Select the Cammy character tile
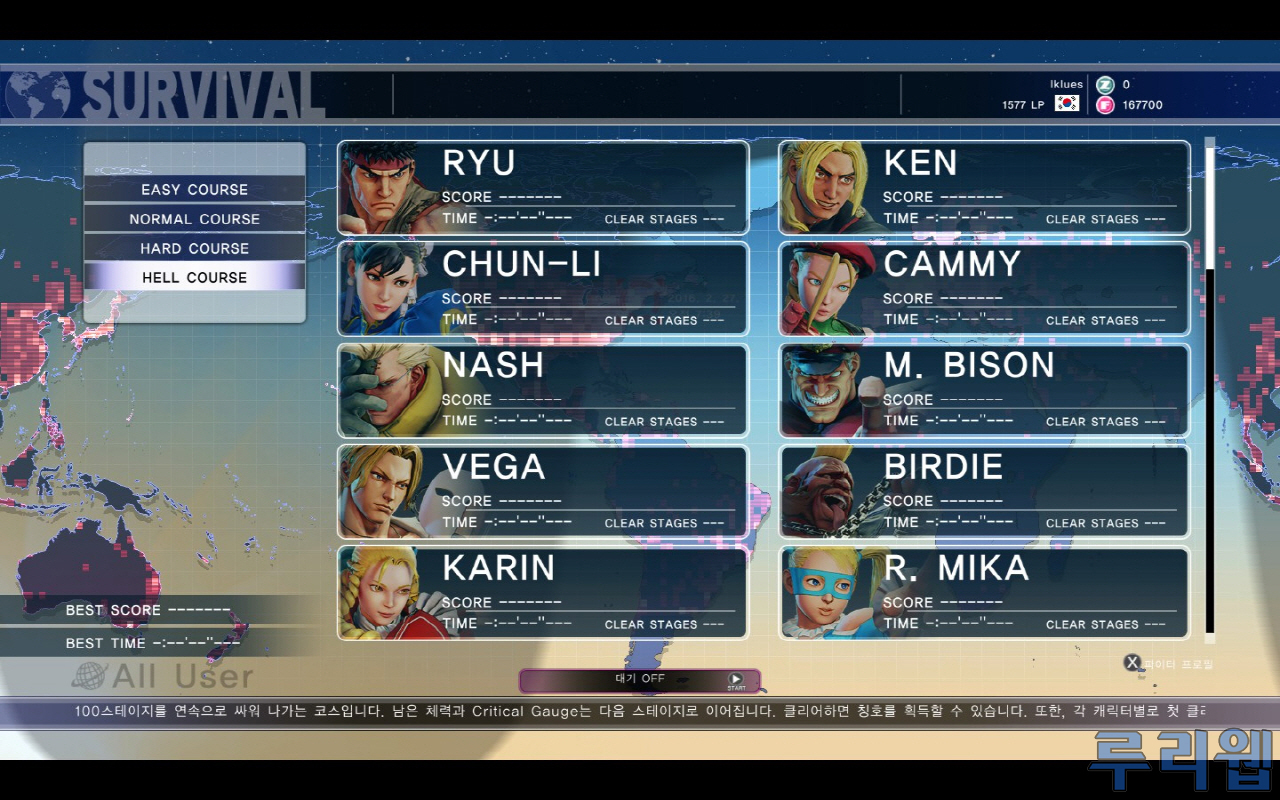The width and height of the screenshot is (1280, 800). 984,289
